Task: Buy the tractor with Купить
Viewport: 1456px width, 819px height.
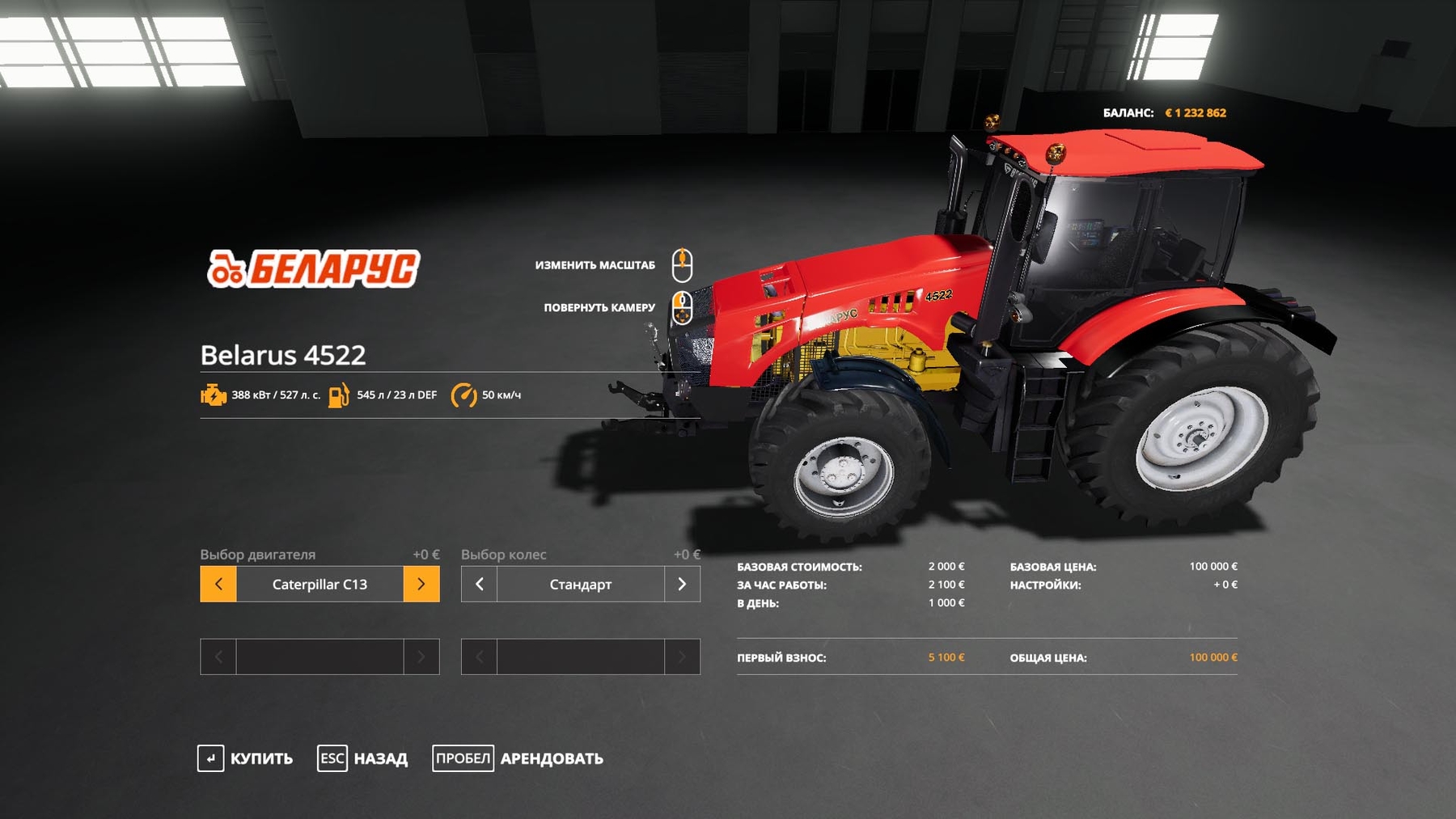Action: (246, 758)
